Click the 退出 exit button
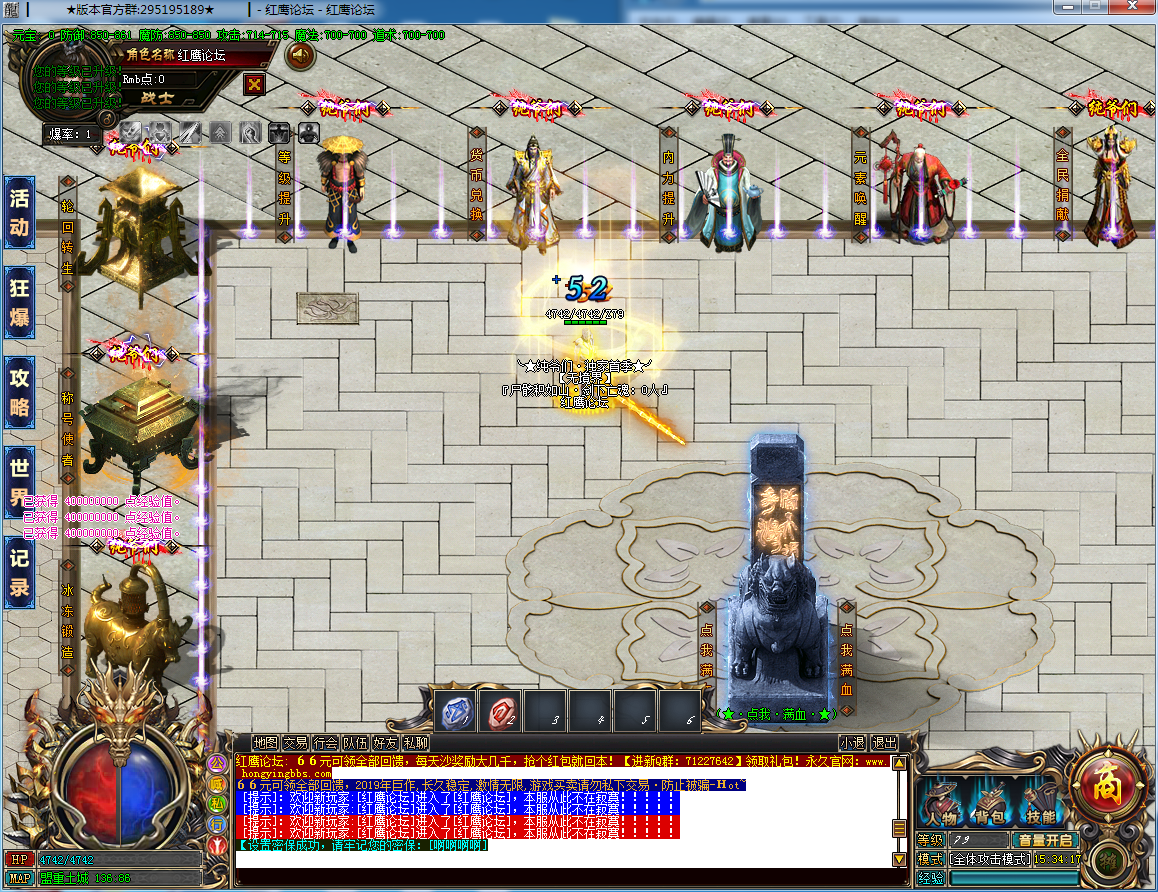This screenshot has width=1158, height=892. pos(884,743)
